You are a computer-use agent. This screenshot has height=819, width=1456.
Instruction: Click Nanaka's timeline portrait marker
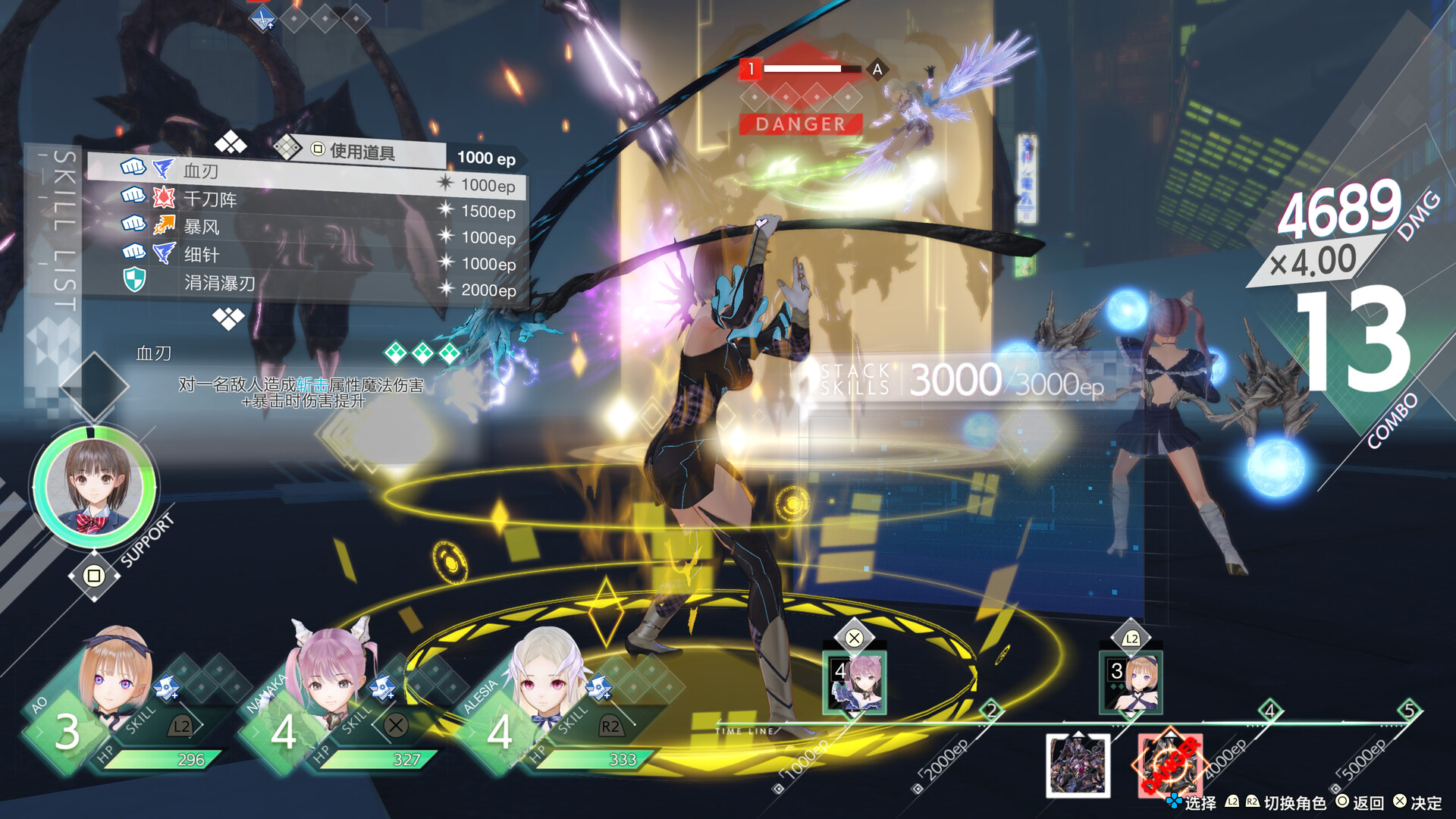pos(855,682)
